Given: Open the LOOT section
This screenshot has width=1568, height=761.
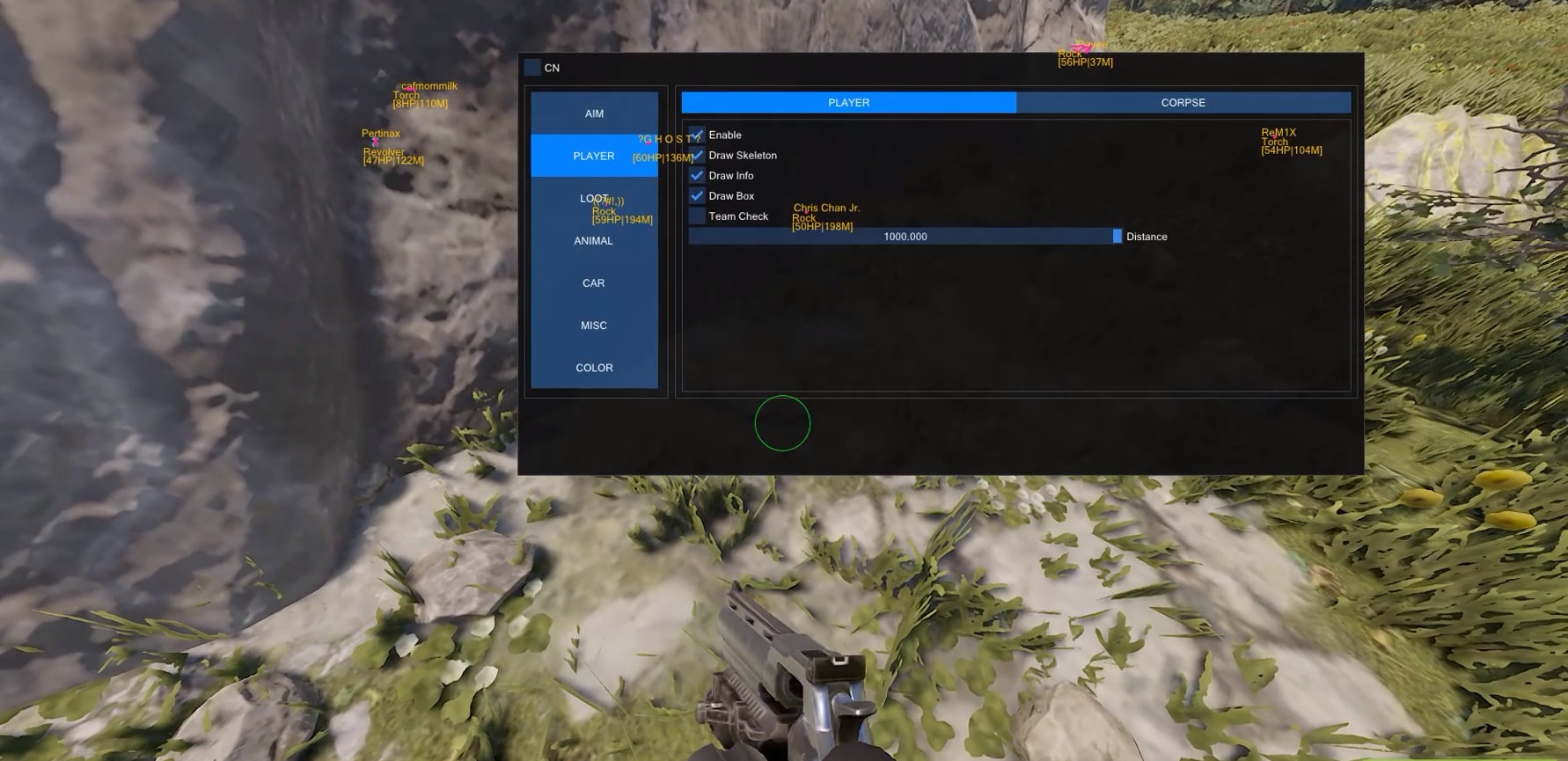Looking at the screenshot, I should (594, 197).
